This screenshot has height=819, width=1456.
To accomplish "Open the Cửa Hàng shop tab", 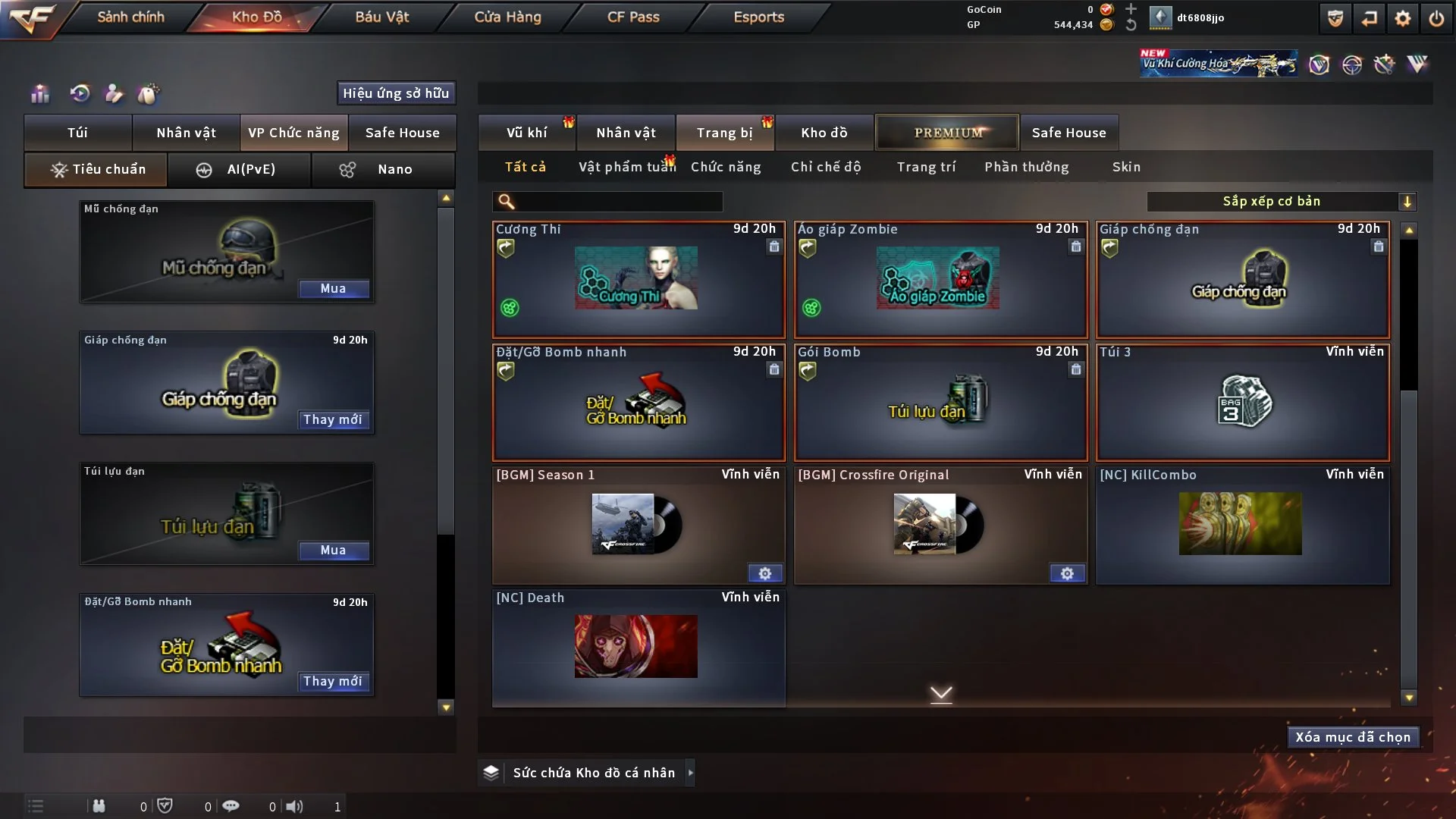I will (507, 17).
